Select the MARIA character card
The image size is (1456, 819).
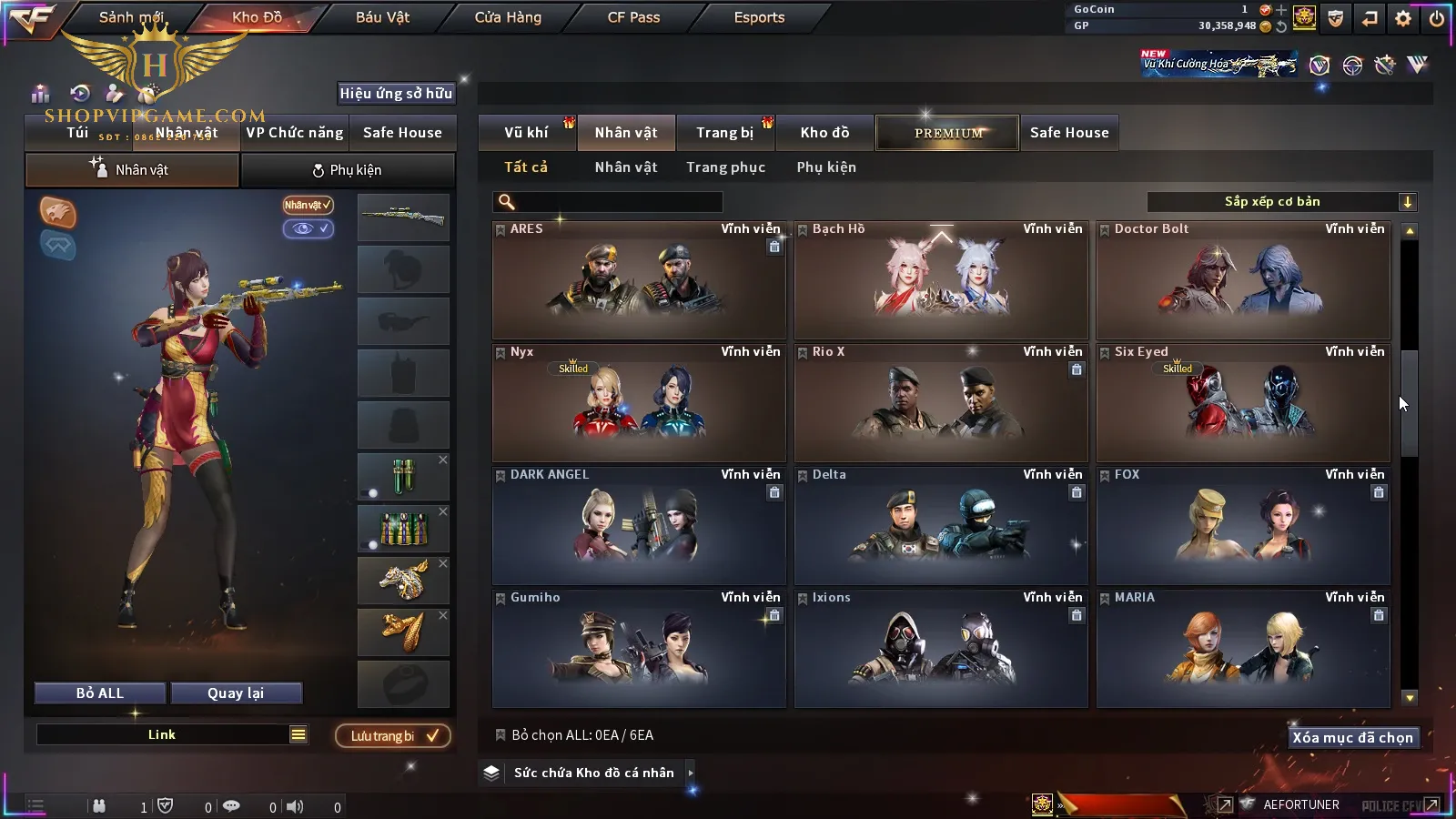click(x=1243, y=649)
